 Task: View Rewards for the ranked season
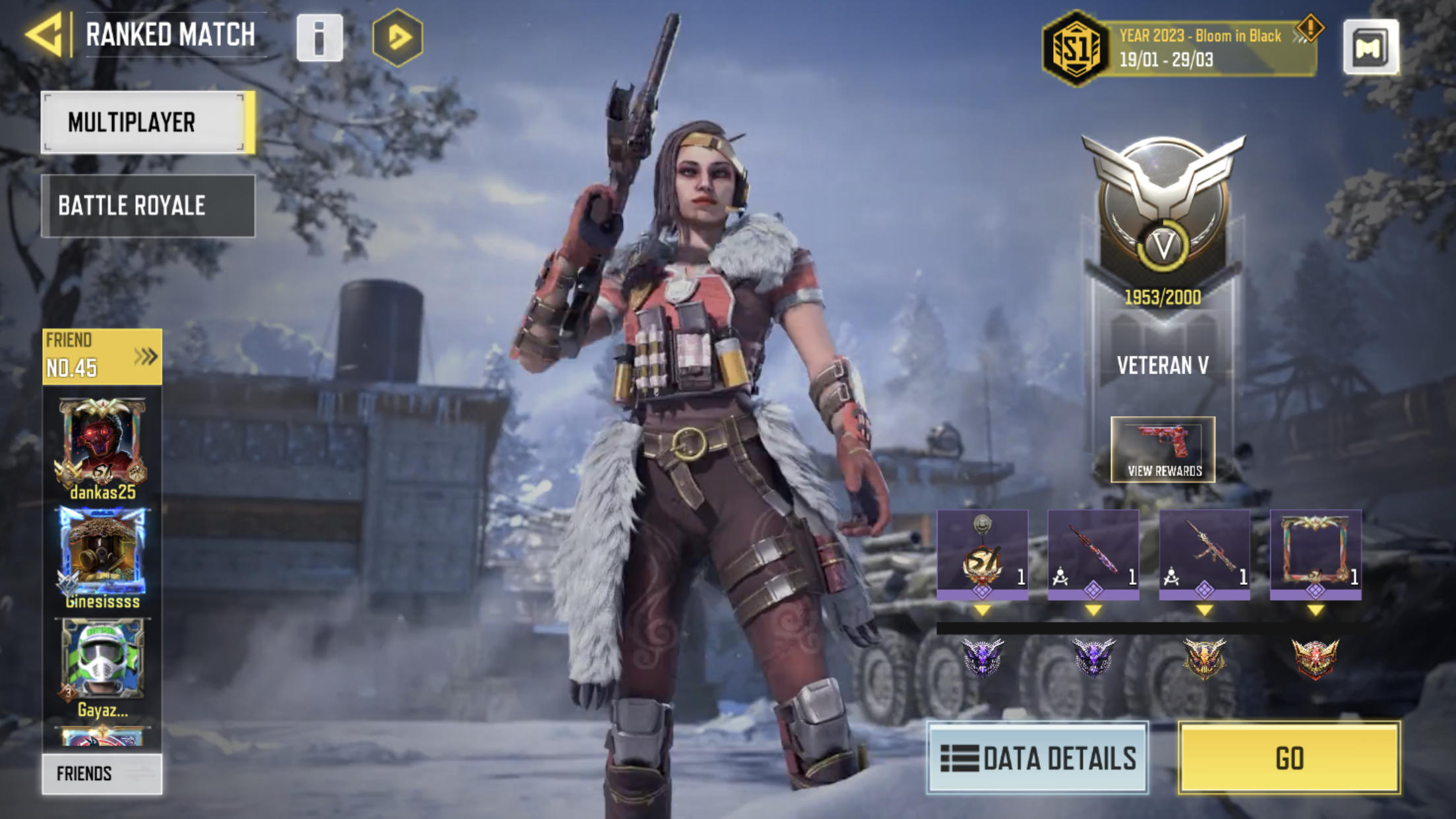[x=1163, y=450]
